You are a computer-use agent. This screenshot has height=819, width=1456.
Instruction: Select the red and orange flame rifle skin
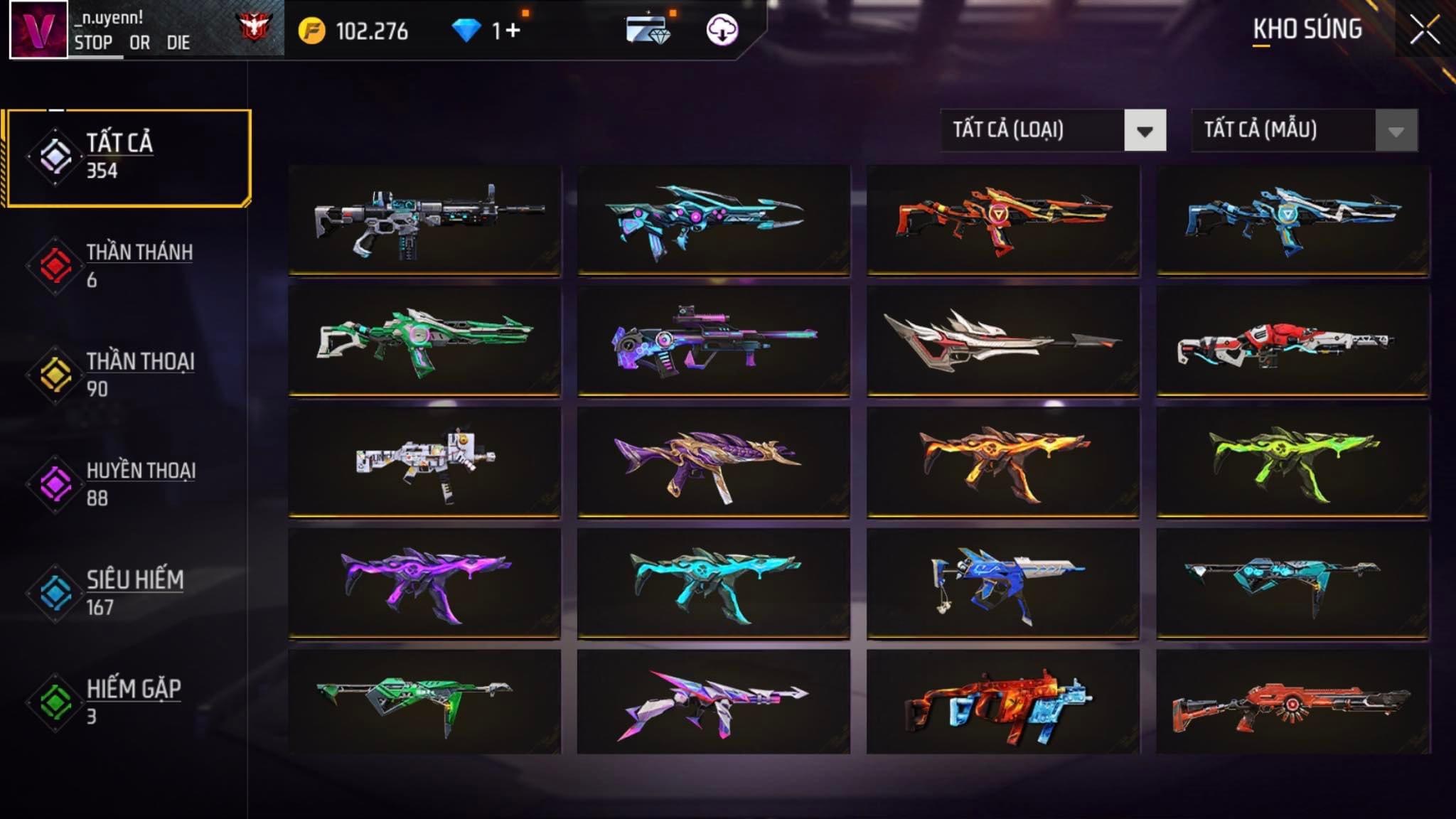pos(1002,219)
